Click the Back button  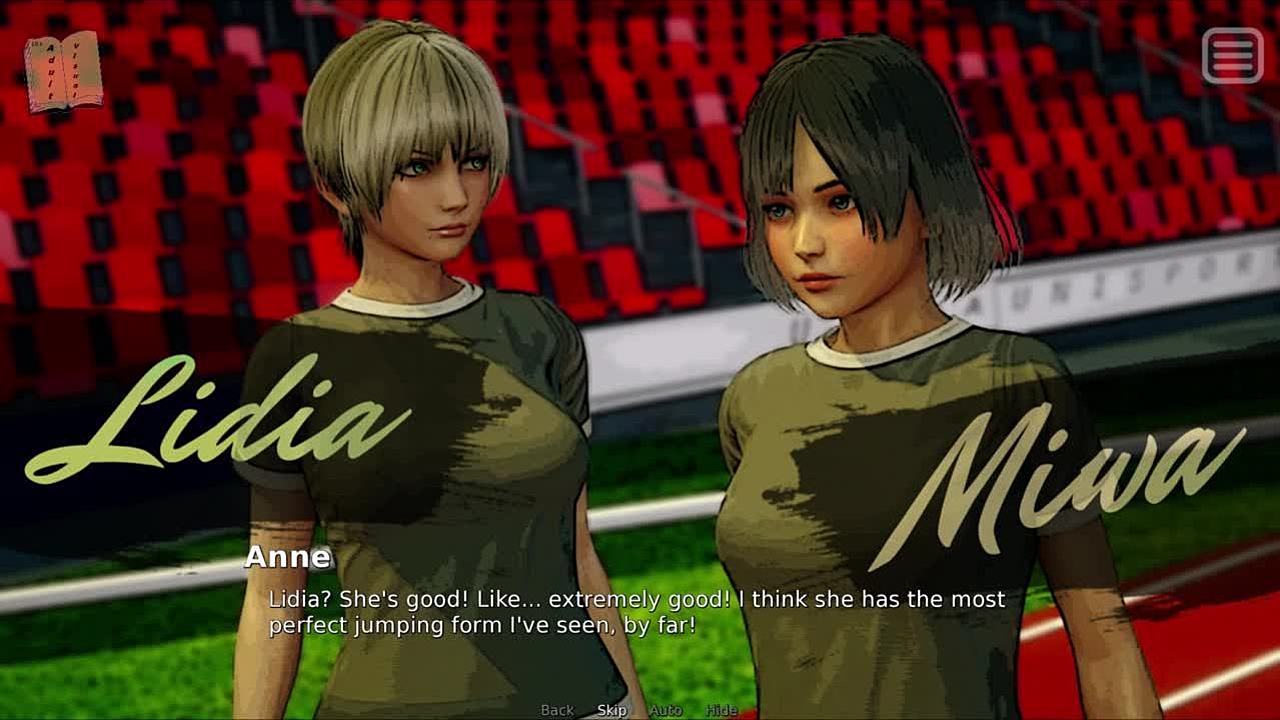coord(557,710)
